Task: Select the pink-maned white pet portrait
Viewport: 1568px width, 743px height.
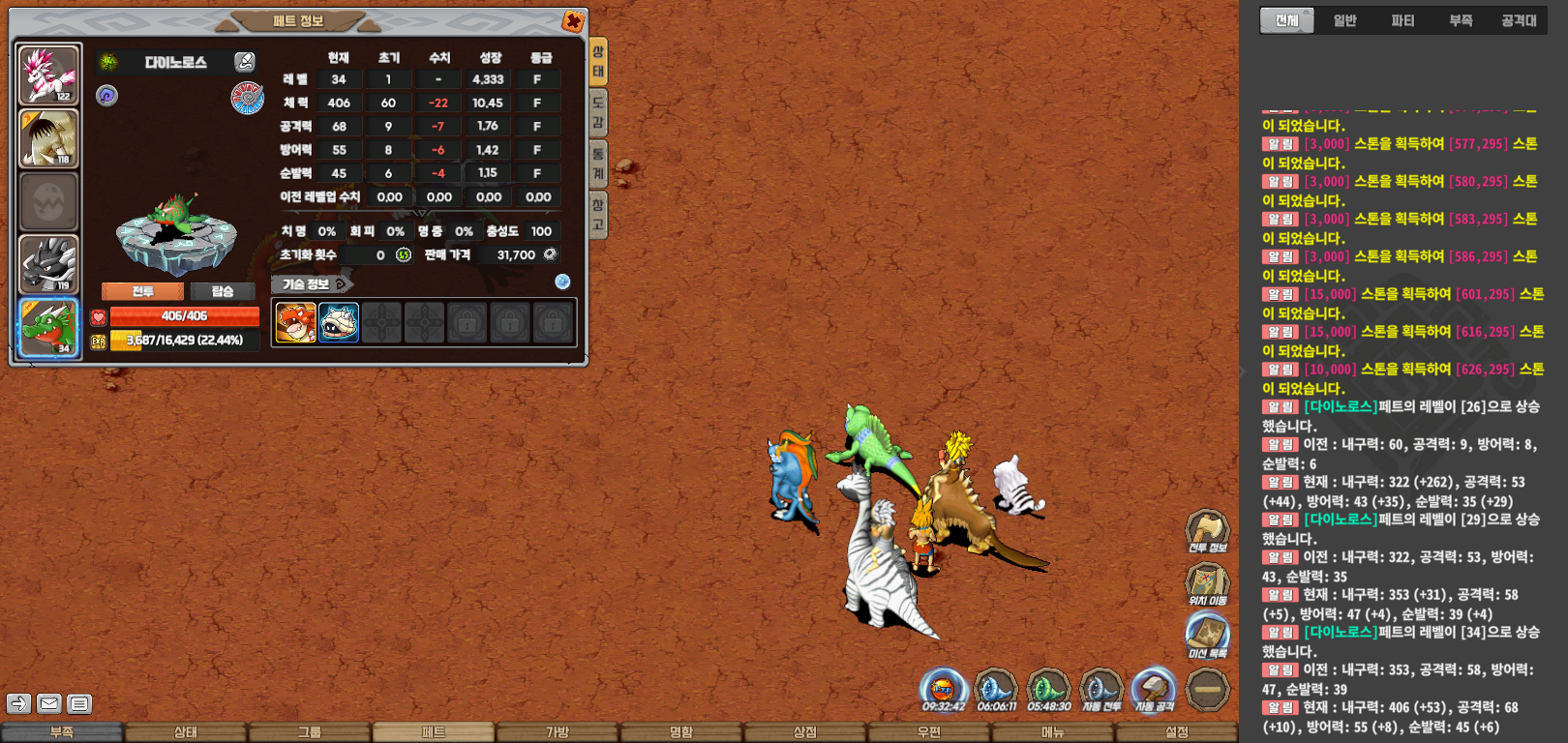Action: [48, 75]
